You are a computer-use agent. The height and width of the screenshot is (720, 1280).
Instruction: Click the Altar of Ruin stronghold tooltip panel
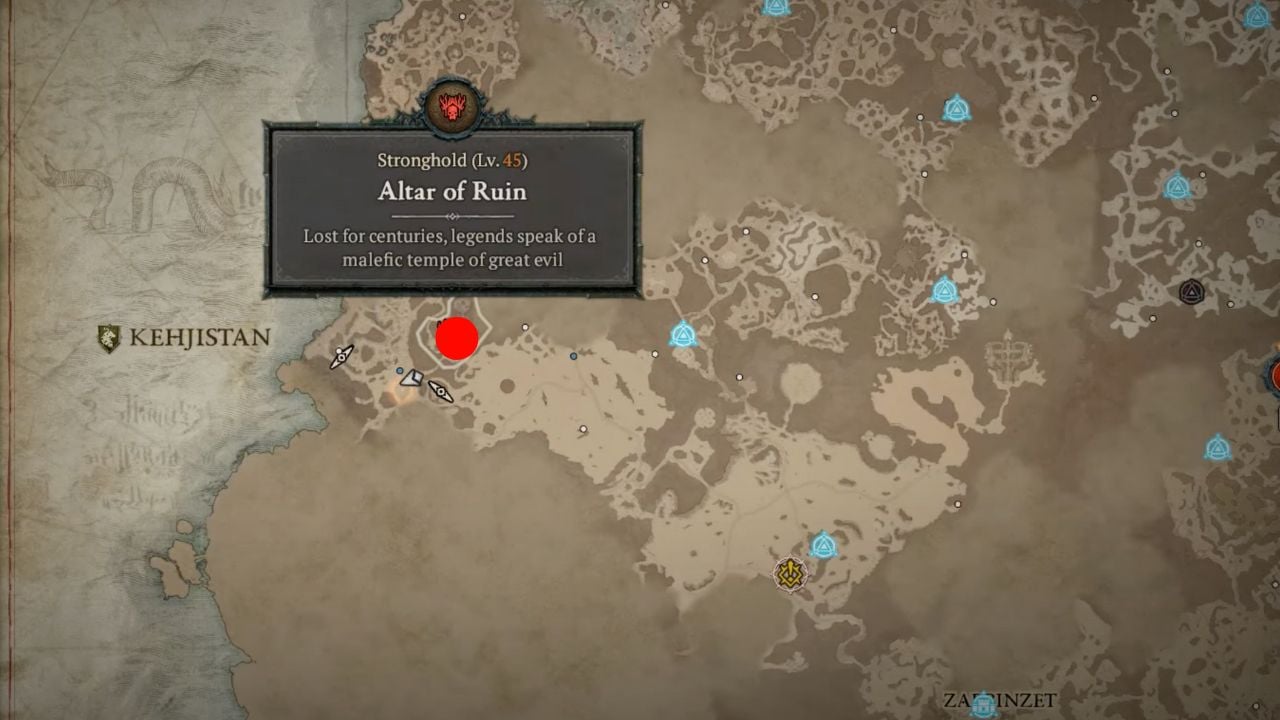[452, 210]
